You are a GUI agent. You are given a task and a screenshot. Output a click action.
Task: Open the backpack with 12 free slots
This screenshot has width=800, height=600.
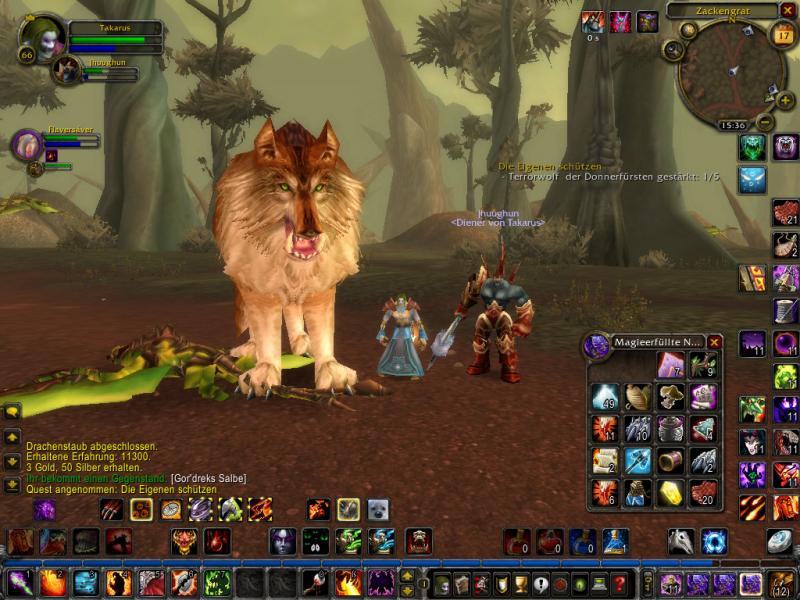click(x=780, y=584)
